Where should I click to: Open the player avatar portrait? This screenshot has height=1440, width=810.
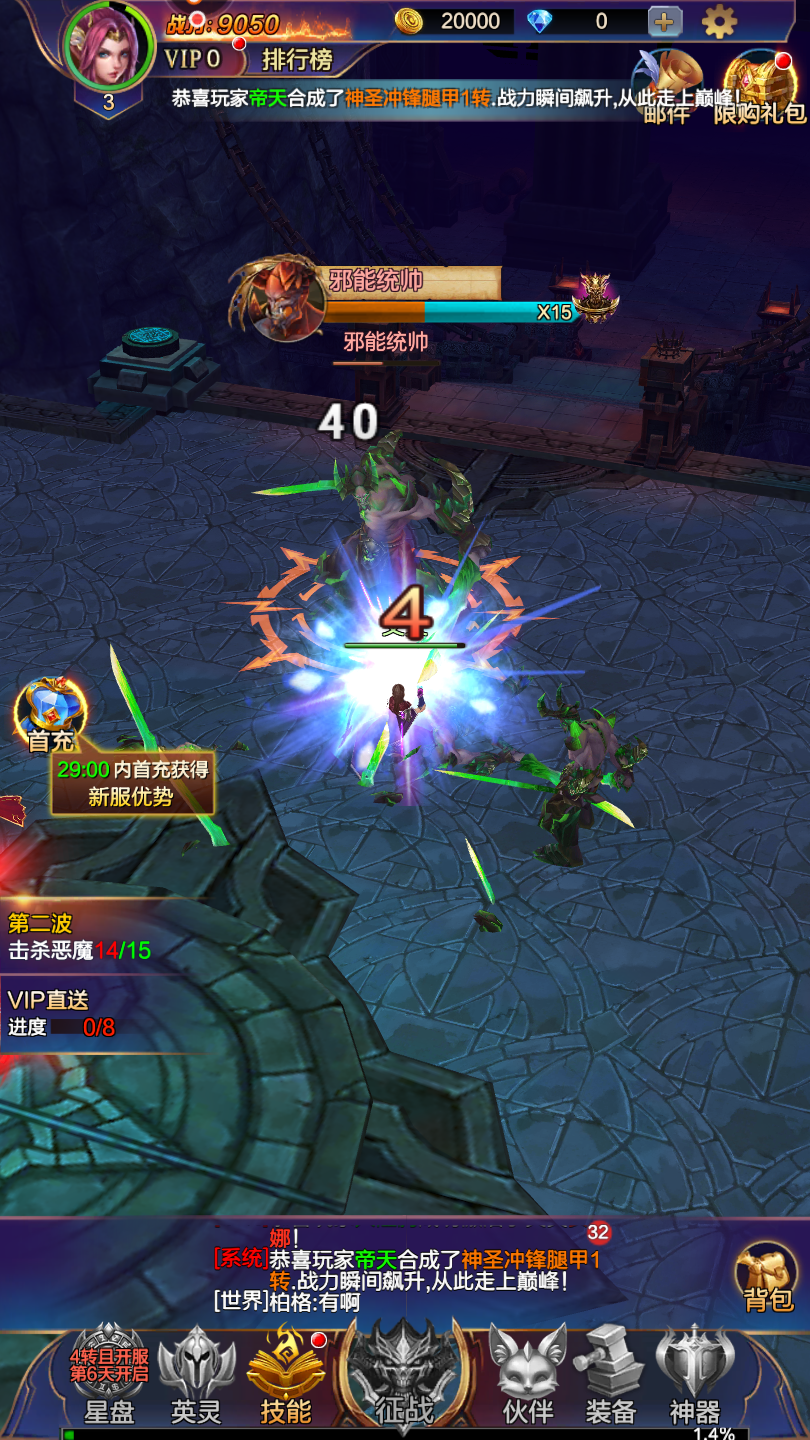click(x=108, y=45)
